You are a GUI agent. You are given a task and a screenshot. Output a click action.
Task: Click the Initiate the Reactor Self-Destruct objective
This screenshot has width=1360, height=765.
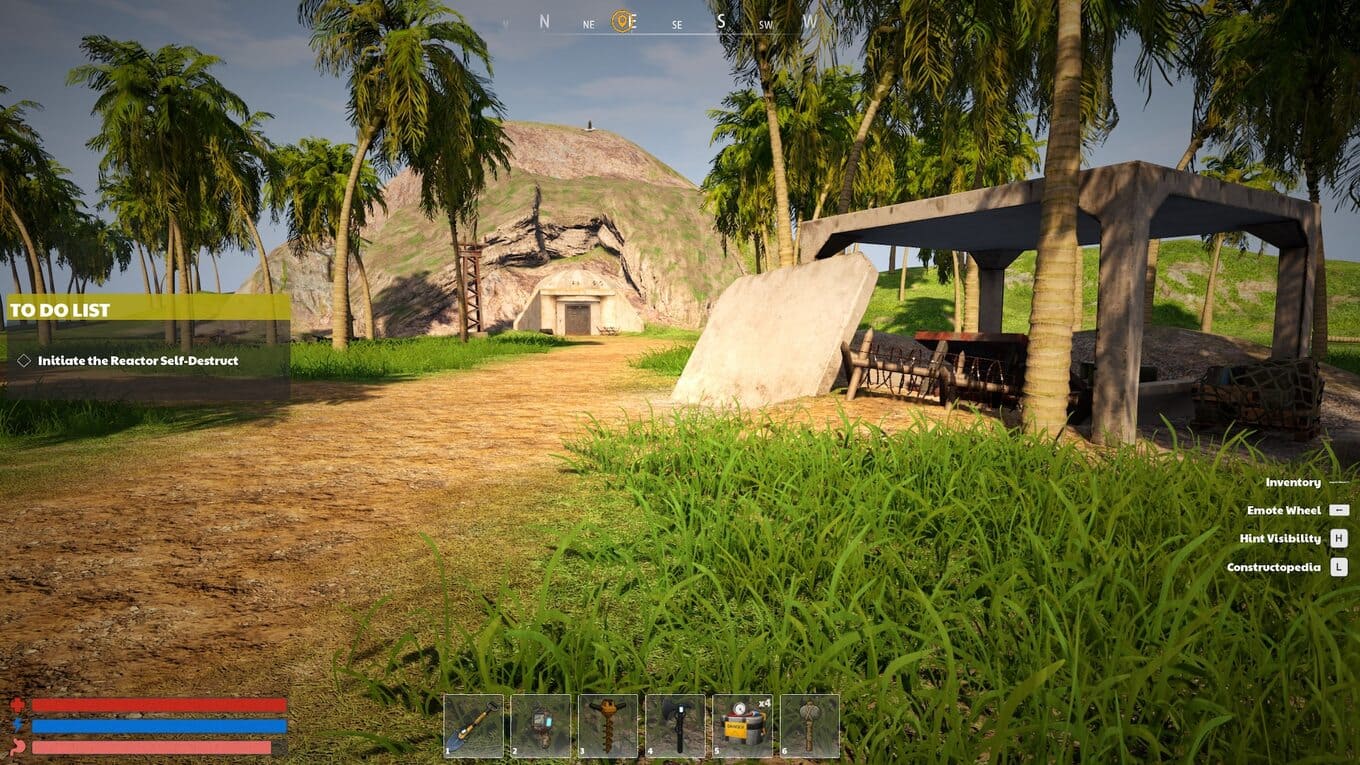click(138, 360)
